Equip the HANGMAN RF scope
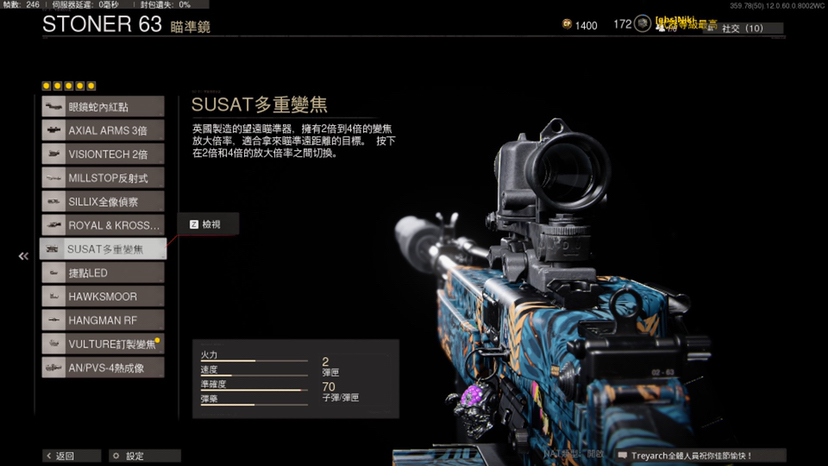The height and width of the screenshot is (466, 828). (x=102, y=320)
